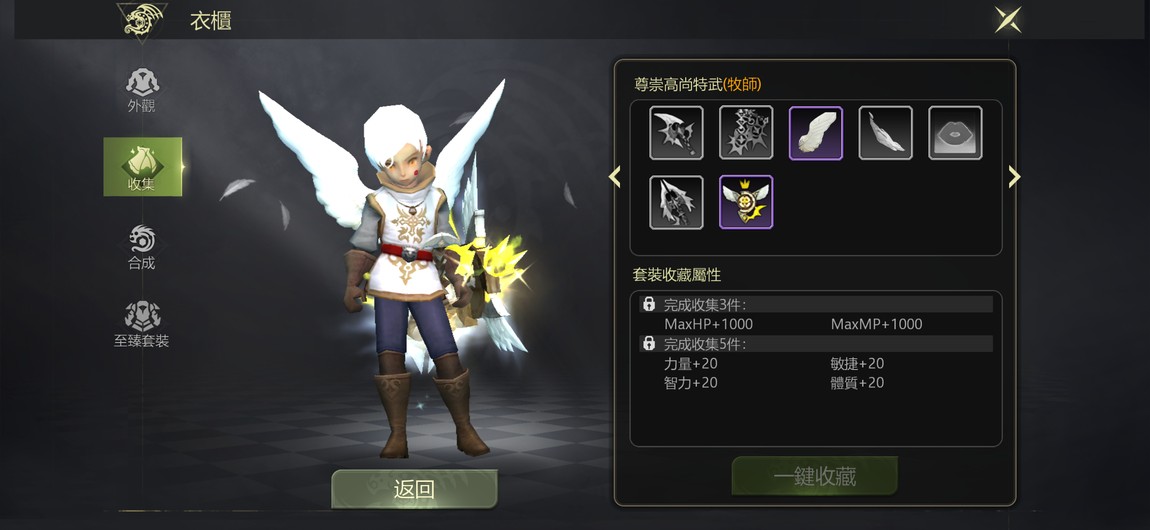
Task: Select the 至臻套裝 premium set tab
Action: (142, 324)
